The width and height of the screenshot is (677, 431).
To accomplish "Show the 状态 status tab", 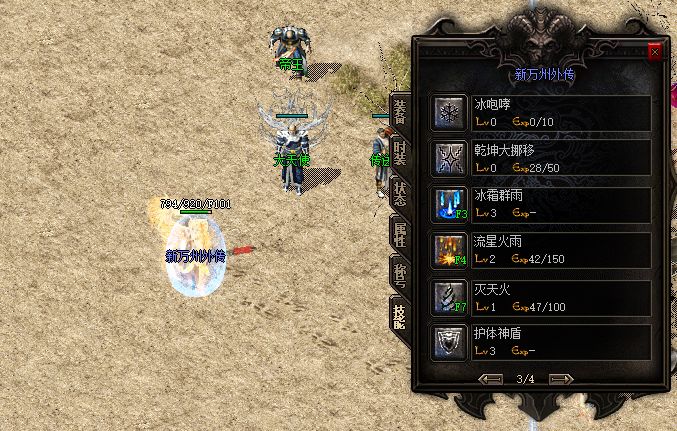I will 400,193.
